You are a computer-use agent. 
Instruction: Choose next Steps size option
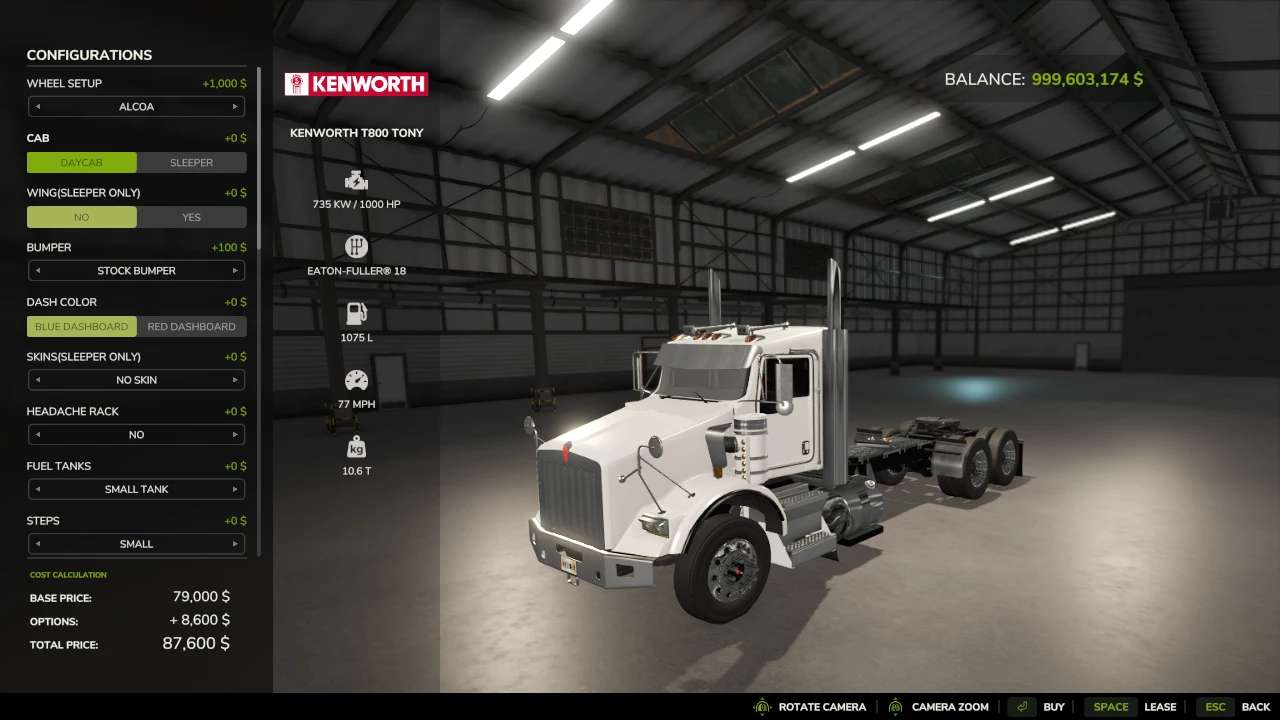click(x=236, y=544)
